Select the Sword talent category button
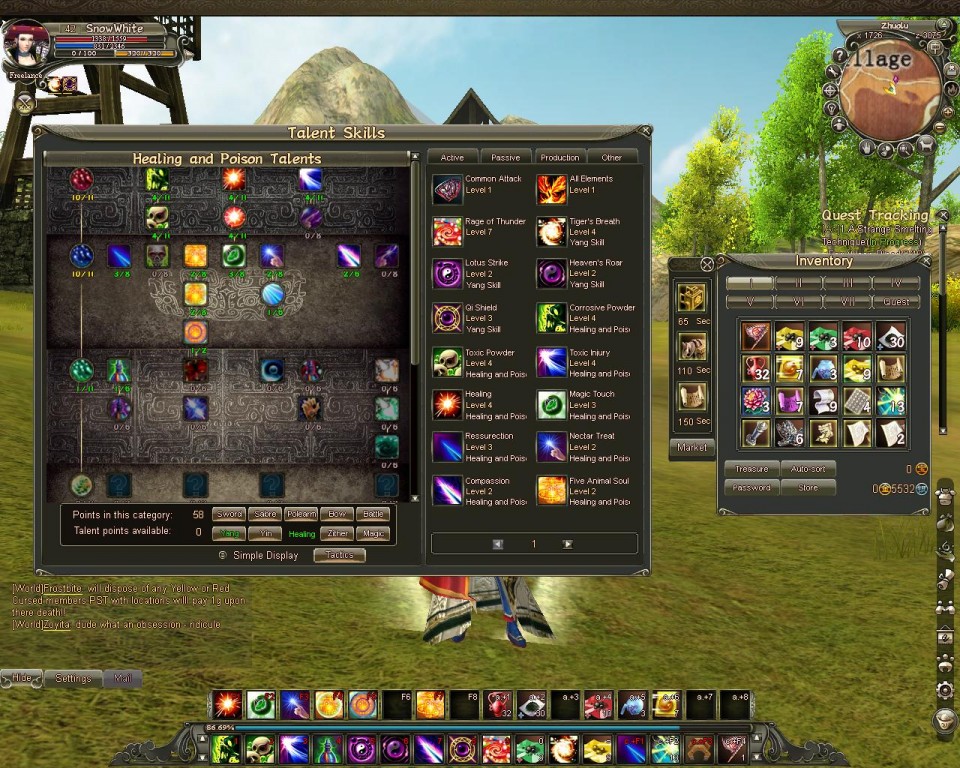 231,514
